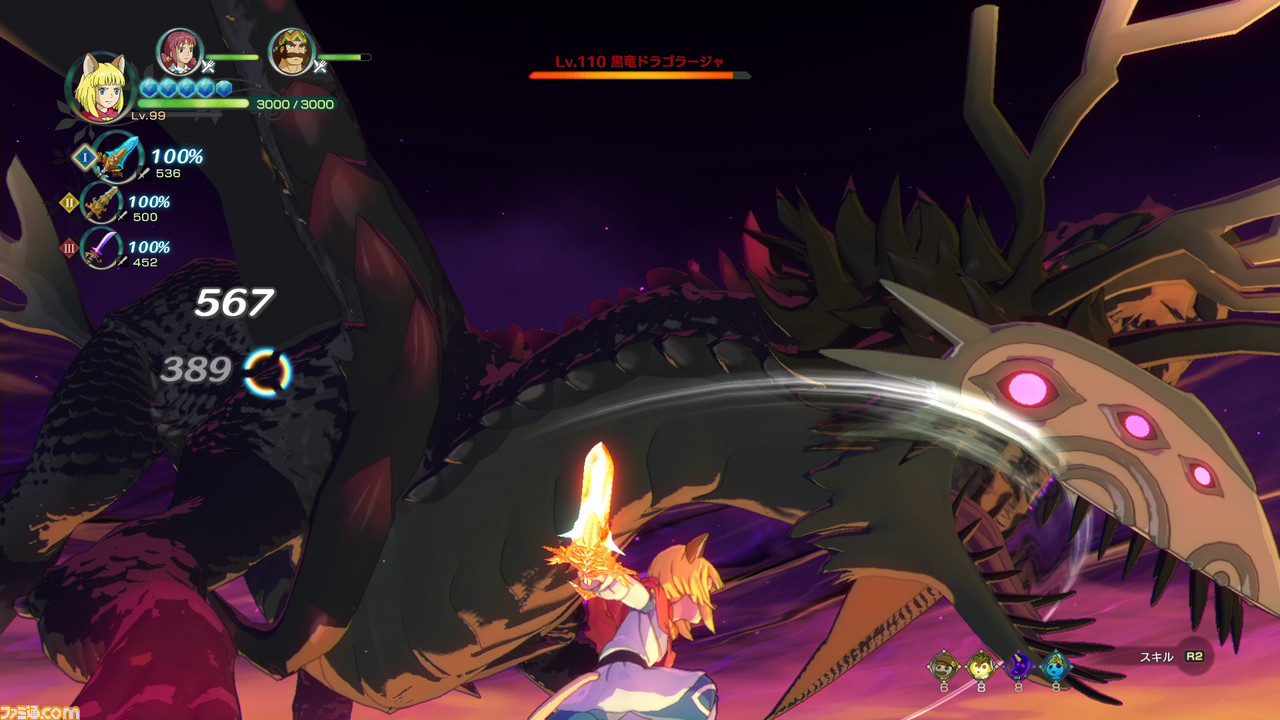This screenshot has width=1280, height=720.
Task: Select the blonde cat-eared leader portrait
Action: (101, 86)
